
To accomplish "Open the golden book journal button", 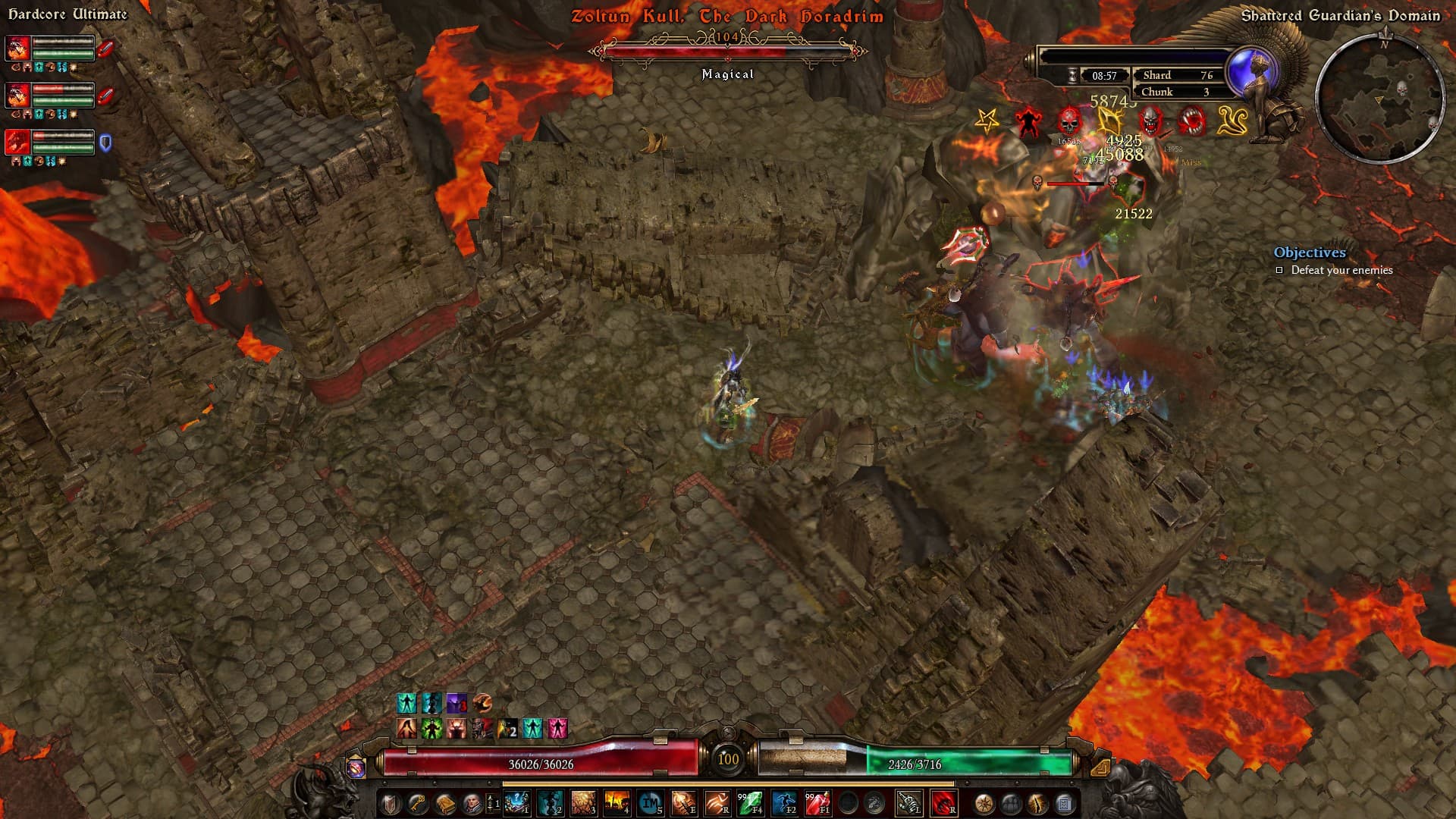I will tap(445, 803).
